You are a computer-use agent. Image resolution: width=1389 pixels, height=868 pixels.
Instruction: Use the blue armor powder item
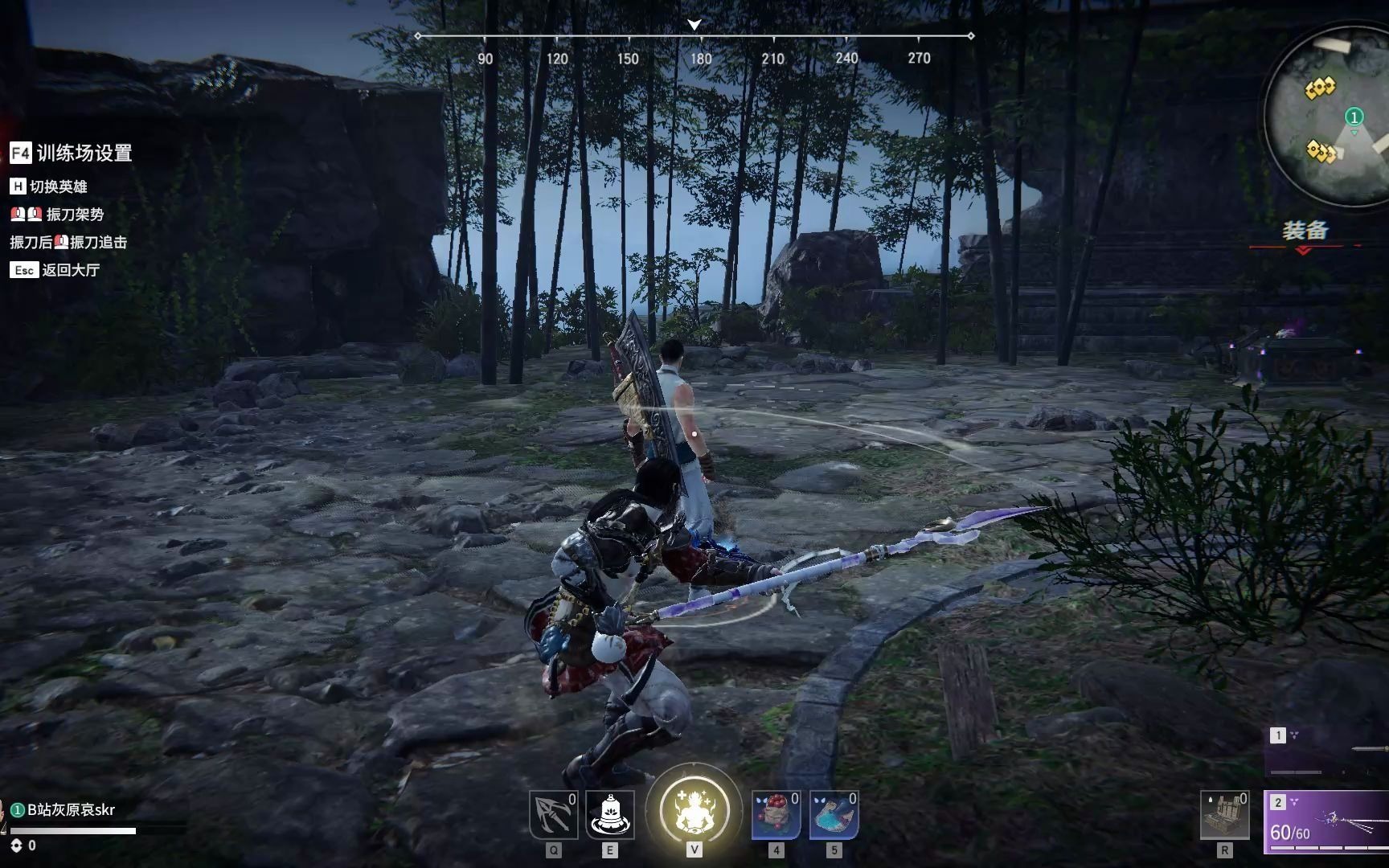click(x=834, y=815)
